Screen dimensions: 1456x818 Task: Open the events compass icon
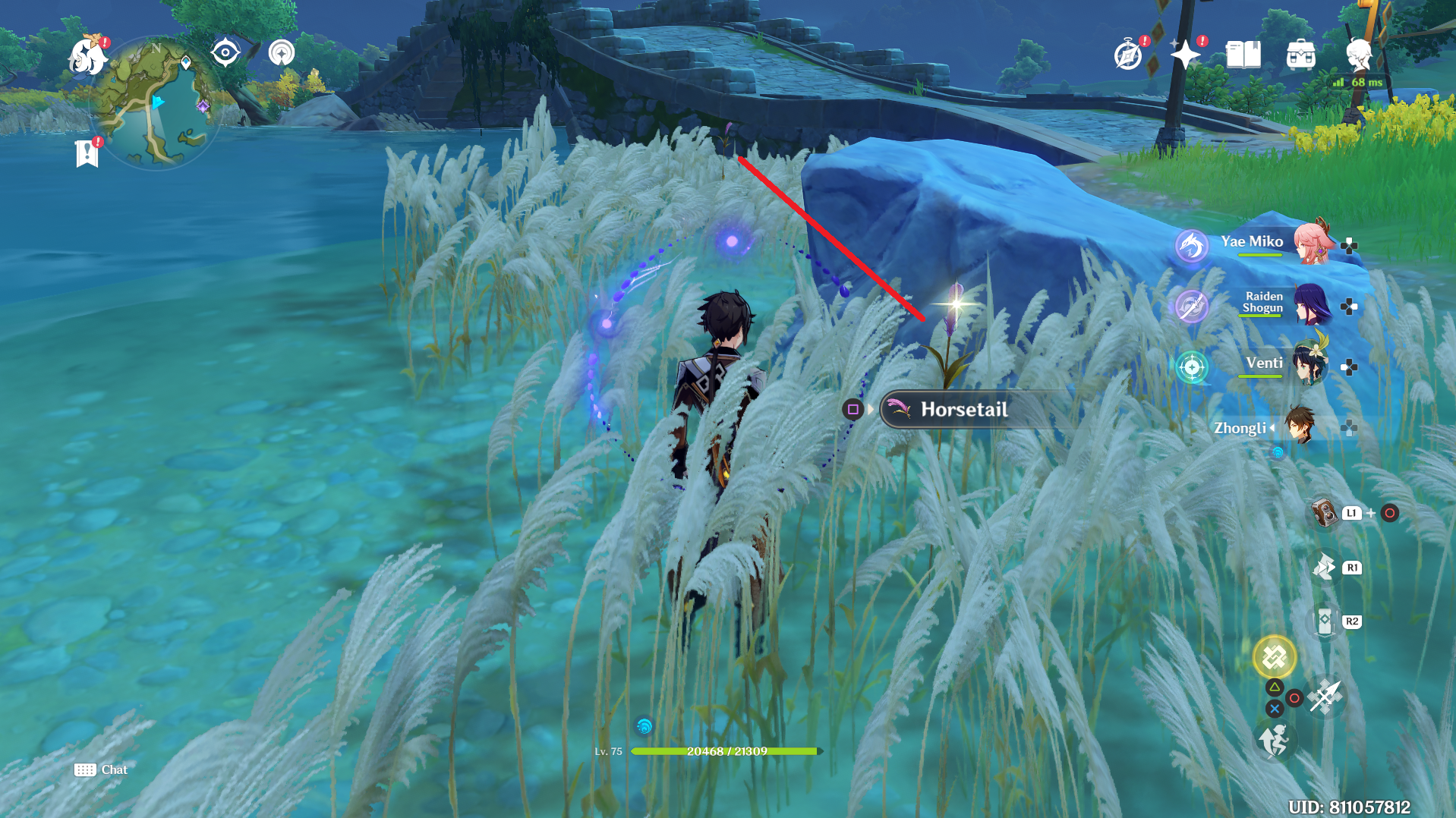coord(1128,55)
